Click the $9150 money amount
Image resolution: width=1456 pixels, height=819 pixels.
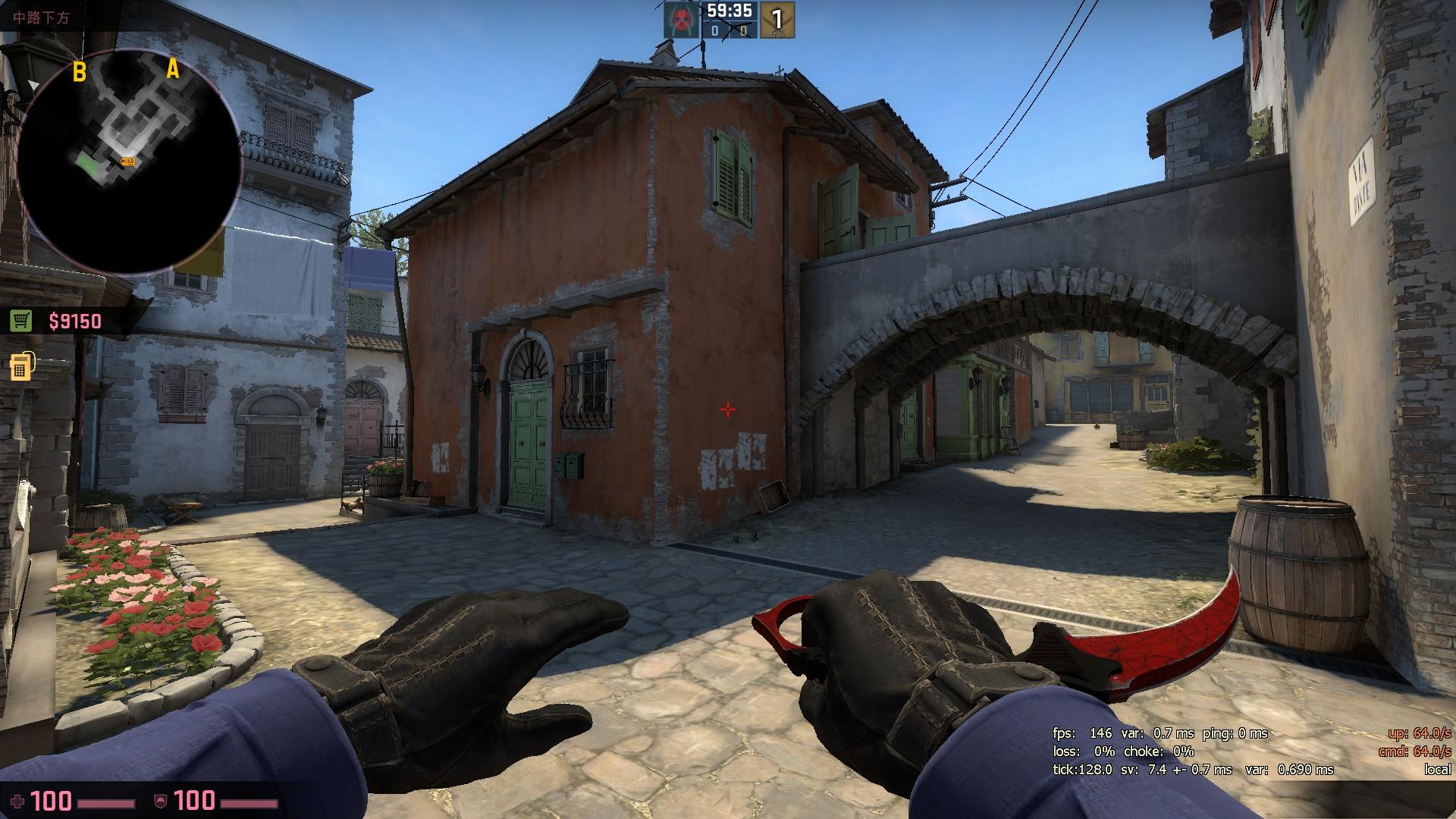[x=74, y=321]
